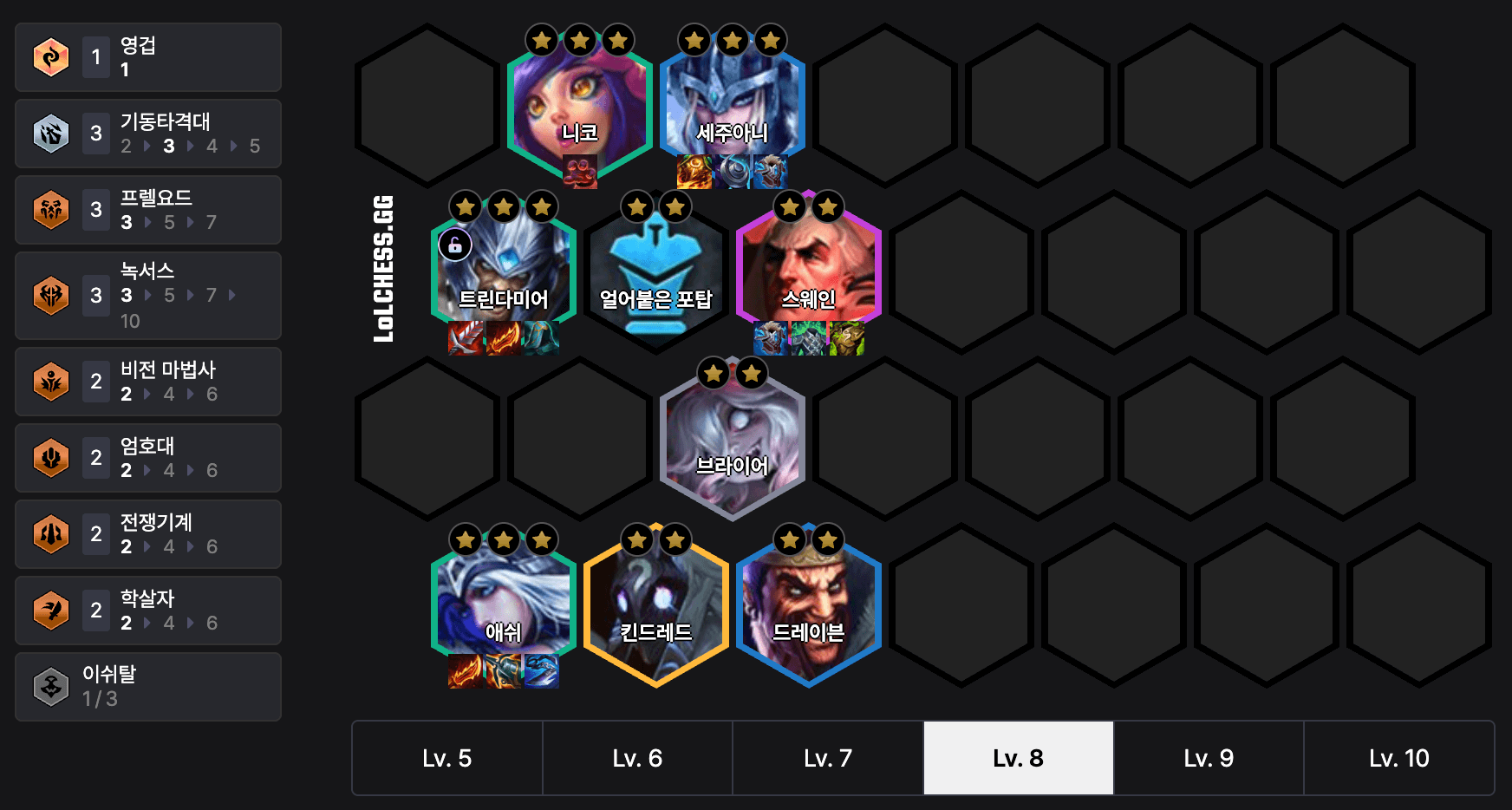The height and width of the screenshot is (810, 1512).
Task: Switch to the Lv. 10 tab
Action: click(1399, 757)
